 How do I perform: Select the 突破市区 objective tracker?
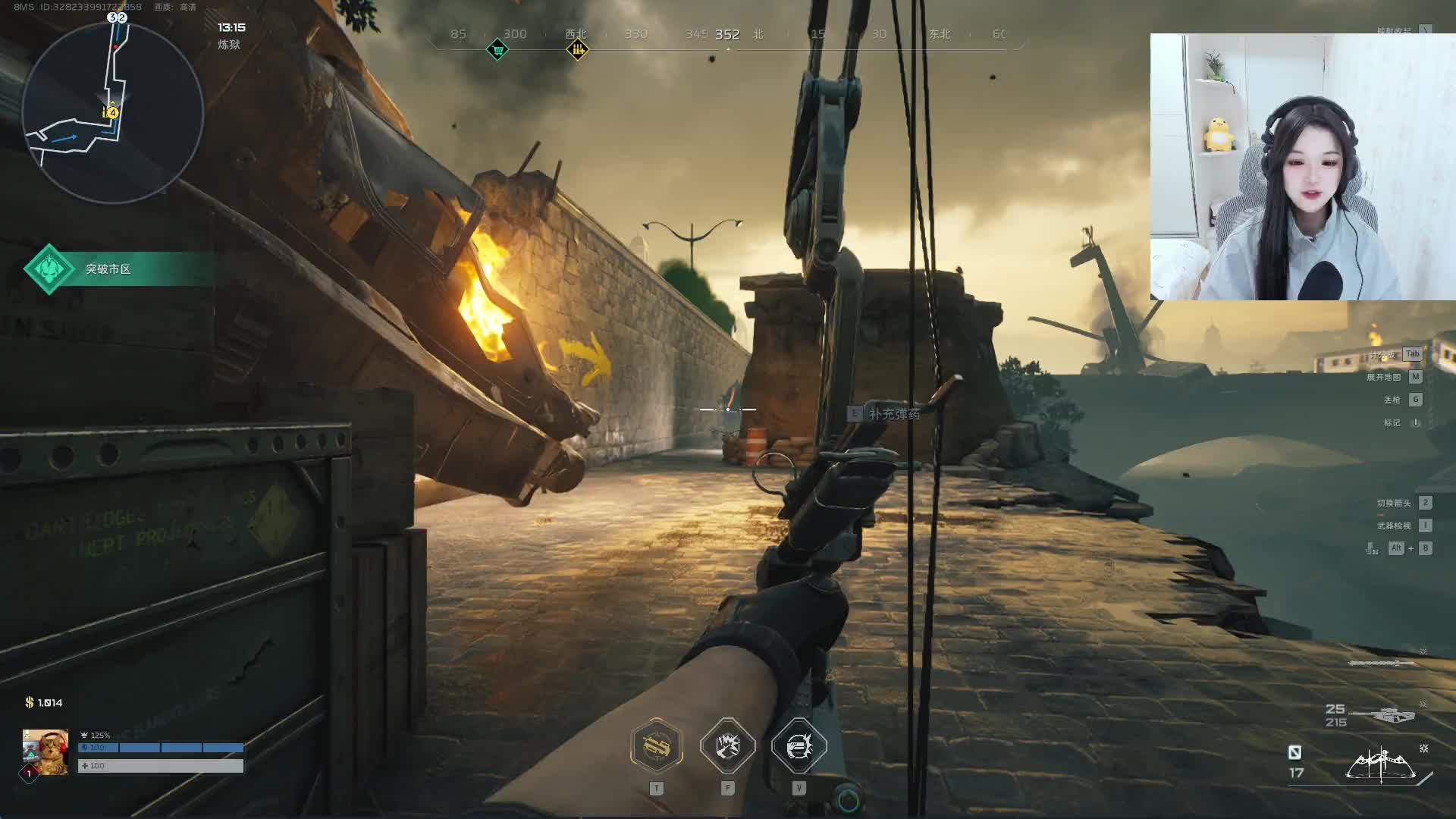point(108,269)
